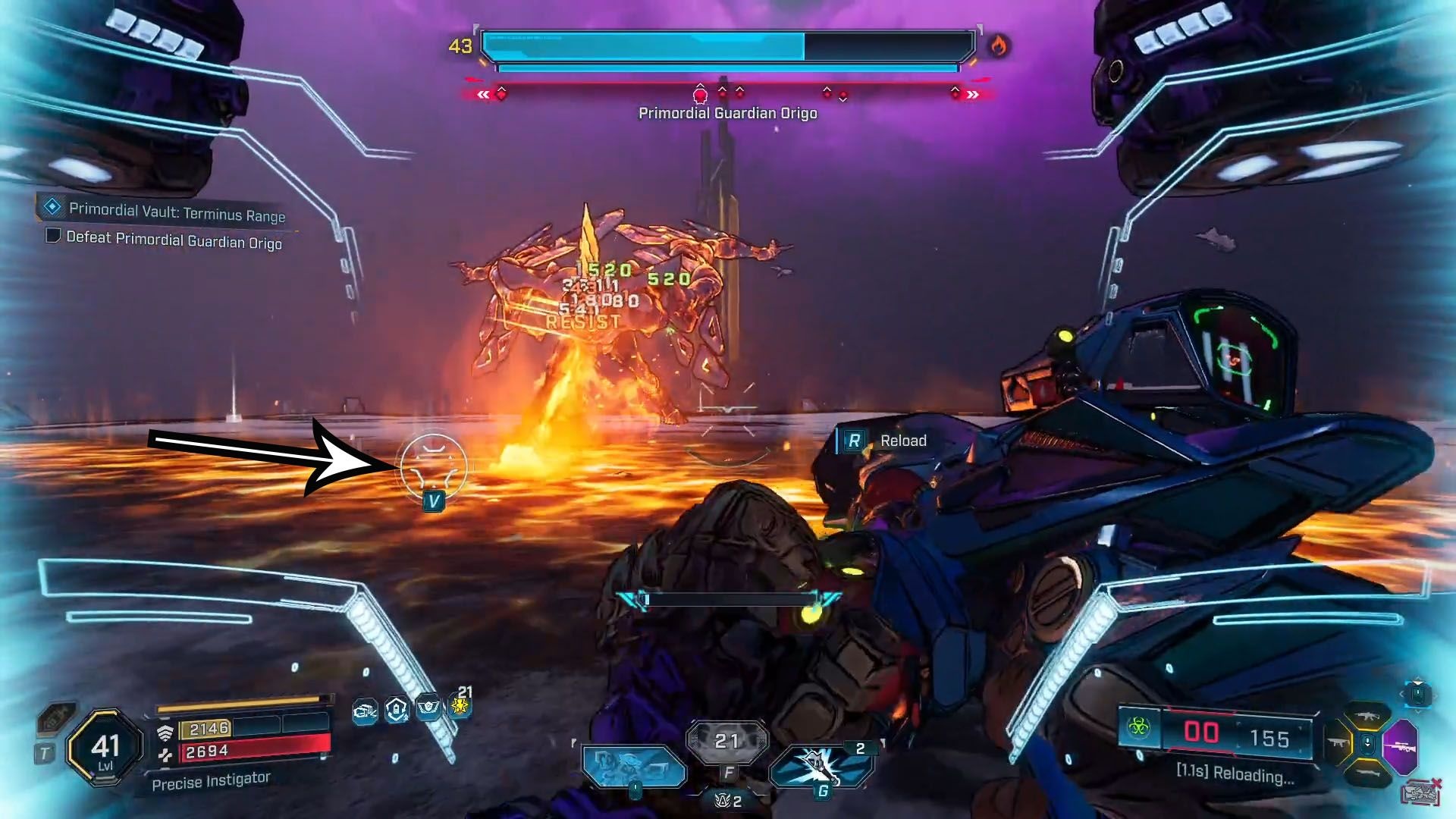This screenshot has height=819, width=1456.
Task: Inspect the gun-shaped status buff icon
Action: pyautogui.click(x=365, y=711)
